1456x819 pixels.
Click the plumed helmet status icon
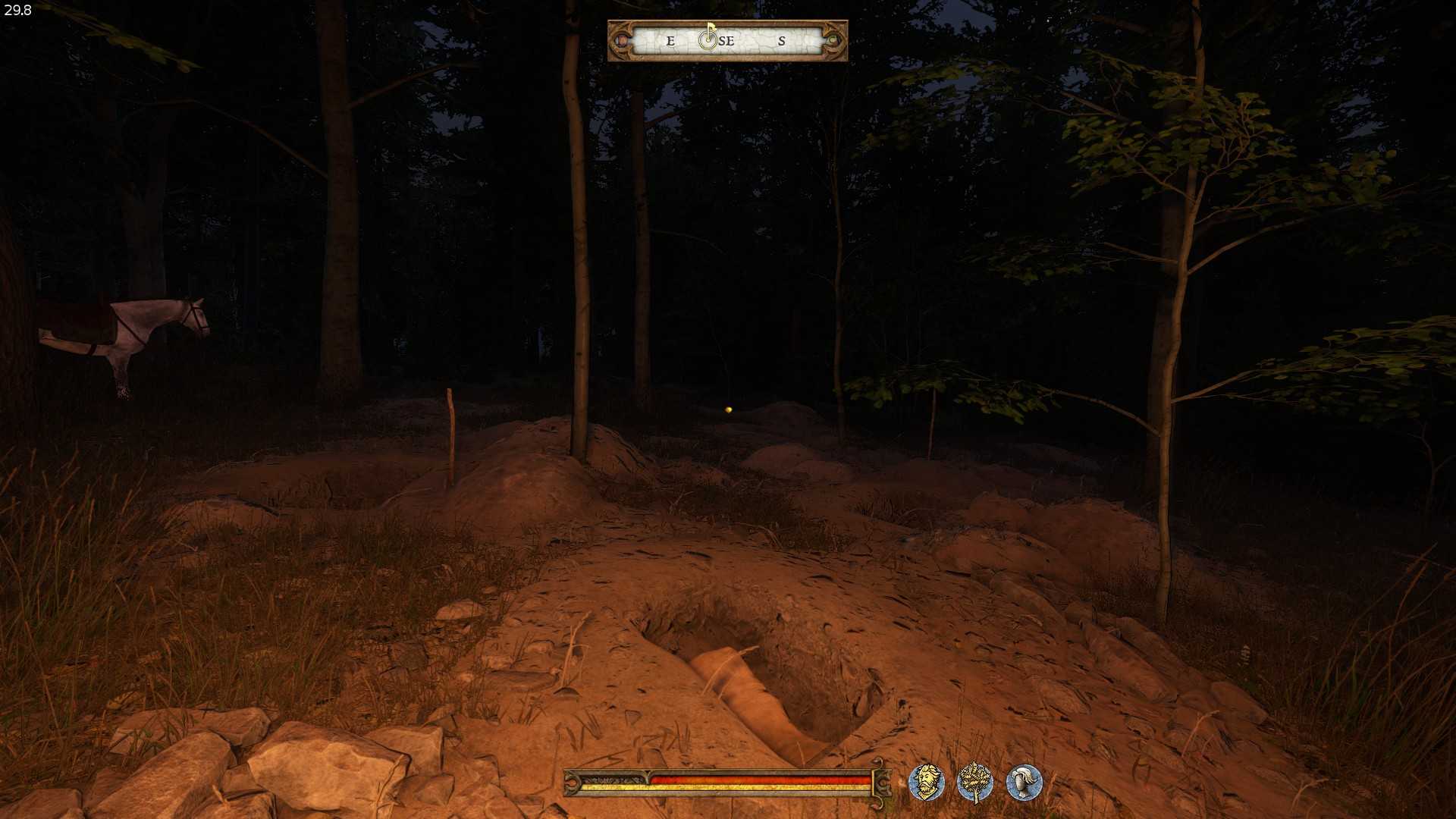point(1024,783)
